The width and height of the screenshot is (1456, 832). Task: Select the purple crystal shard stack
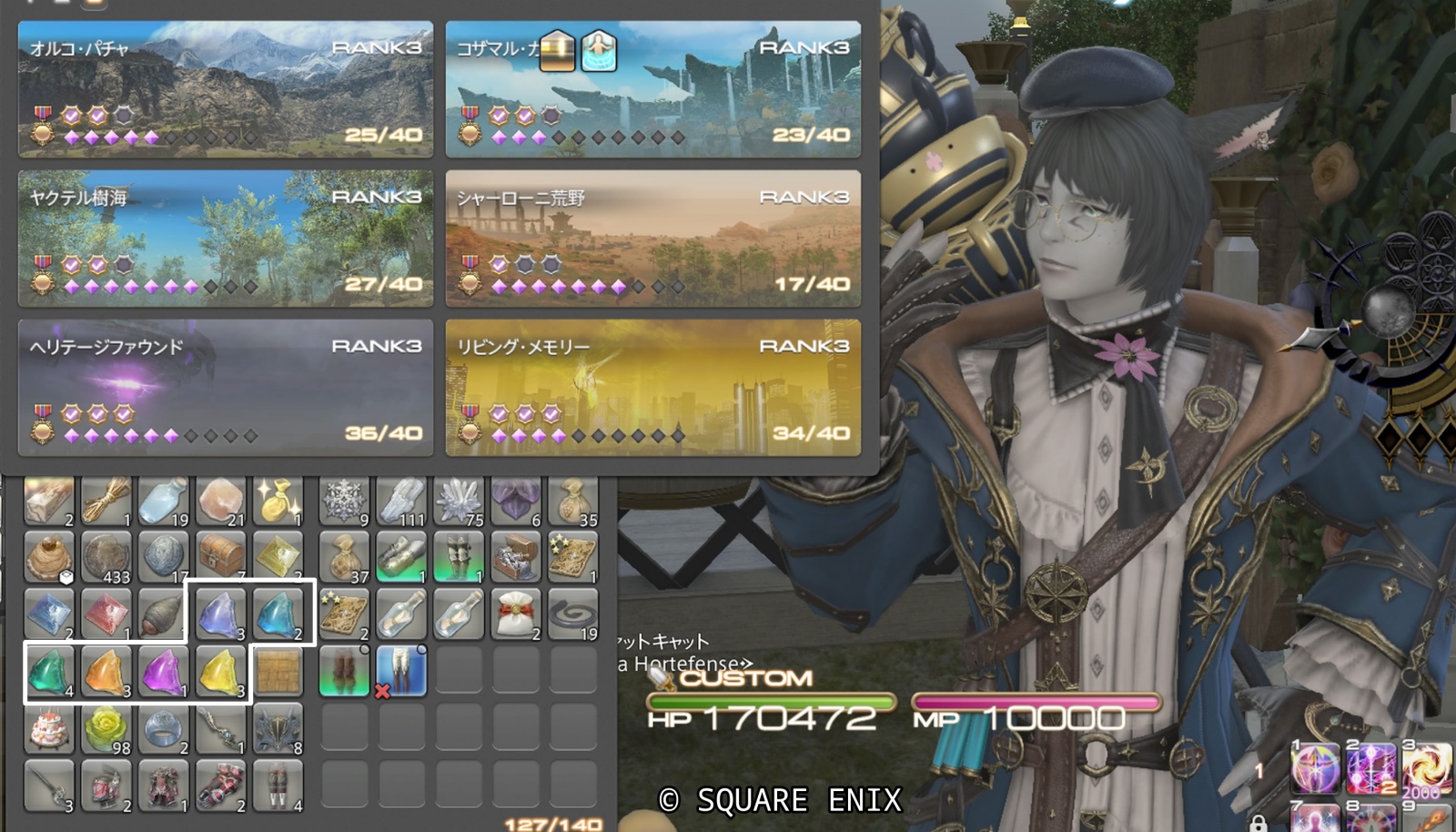tap(164, 672)
